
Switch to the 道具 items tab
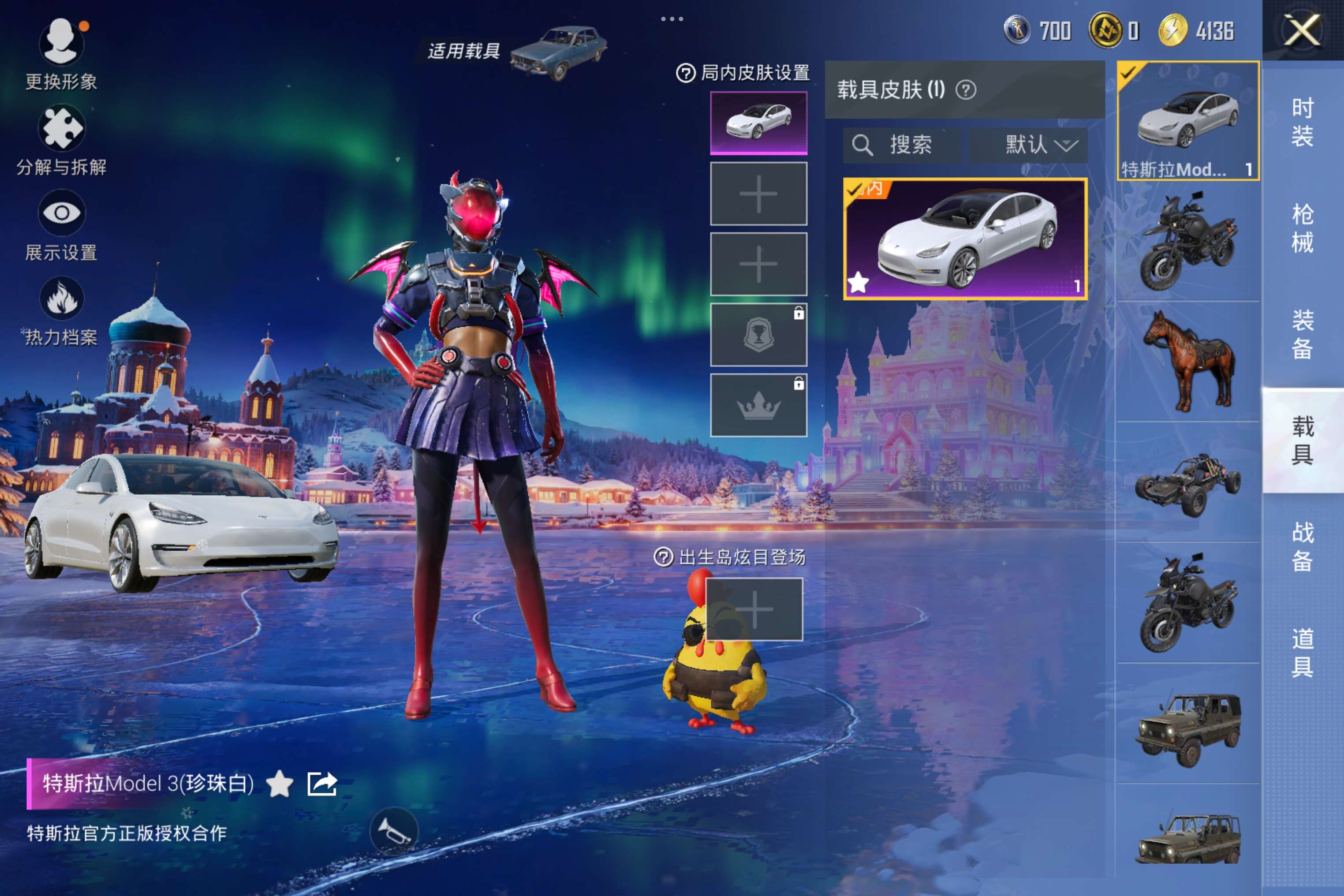[x=1302, y=653]
